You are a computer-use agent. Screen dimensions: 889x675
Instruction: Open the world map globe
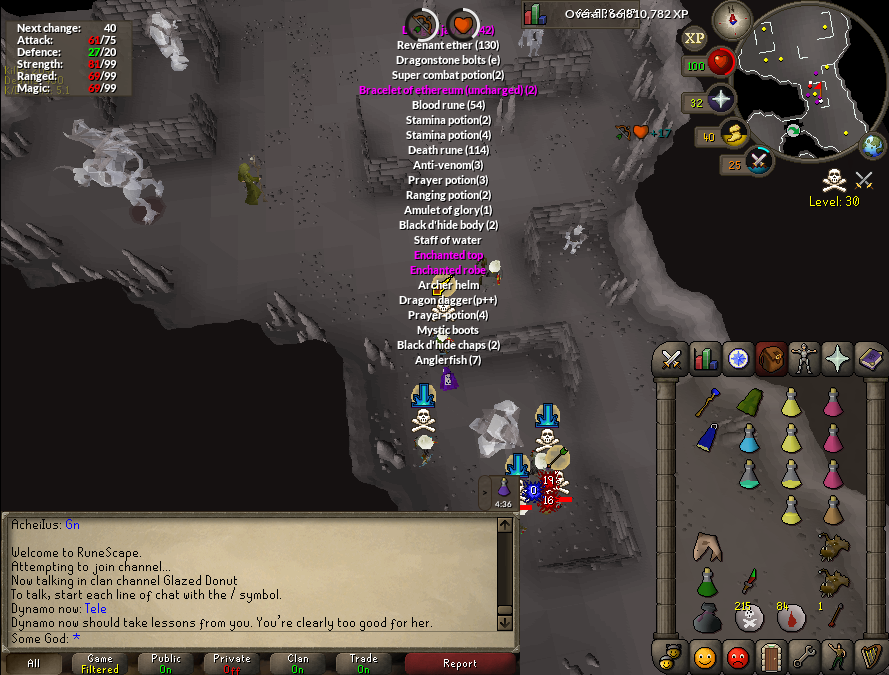click(873, 146)
